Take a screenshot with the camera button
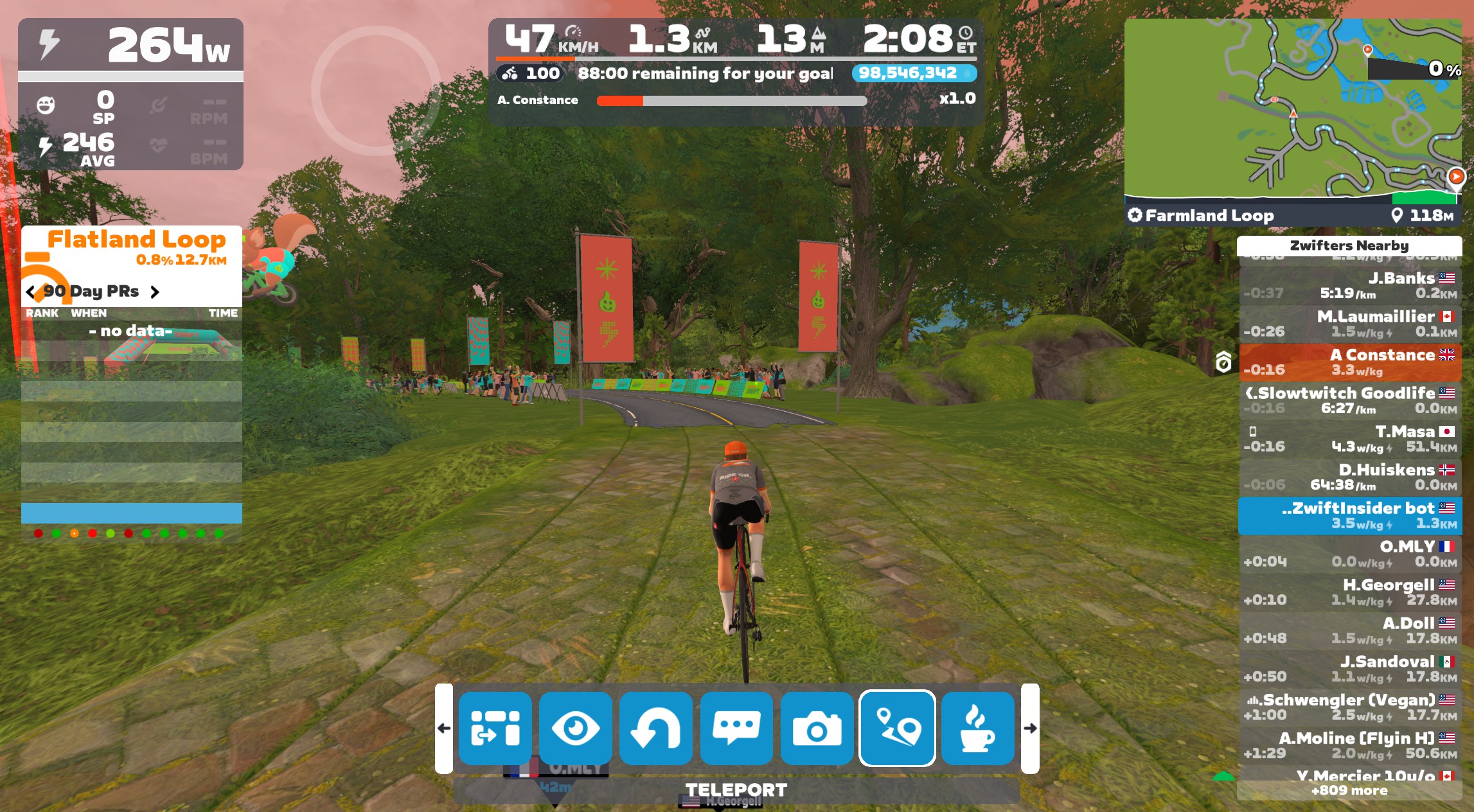1474x812 pixels. point(817,728)
